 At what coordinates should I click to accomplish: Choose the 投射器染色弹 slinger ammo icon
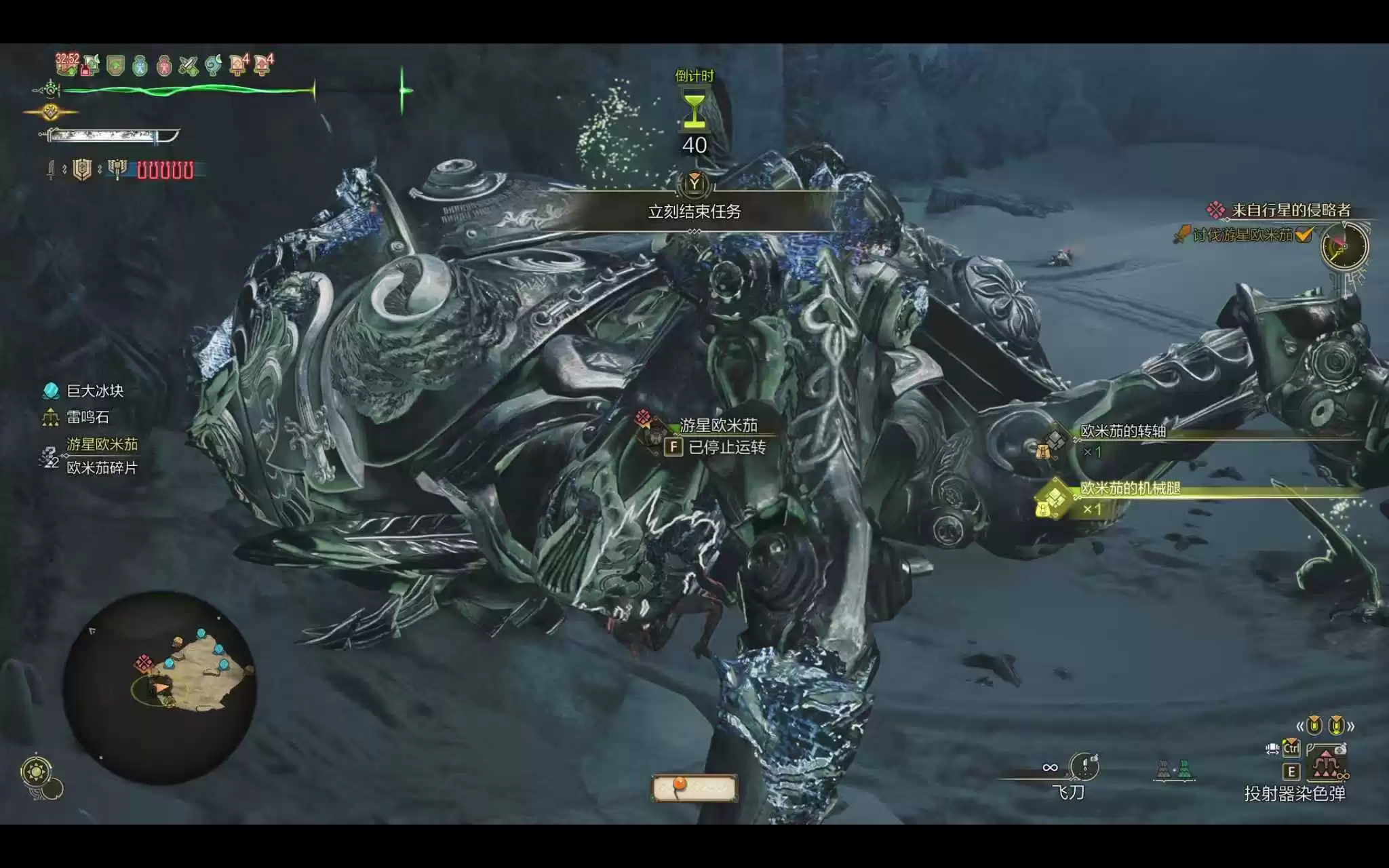(1325, 764)
